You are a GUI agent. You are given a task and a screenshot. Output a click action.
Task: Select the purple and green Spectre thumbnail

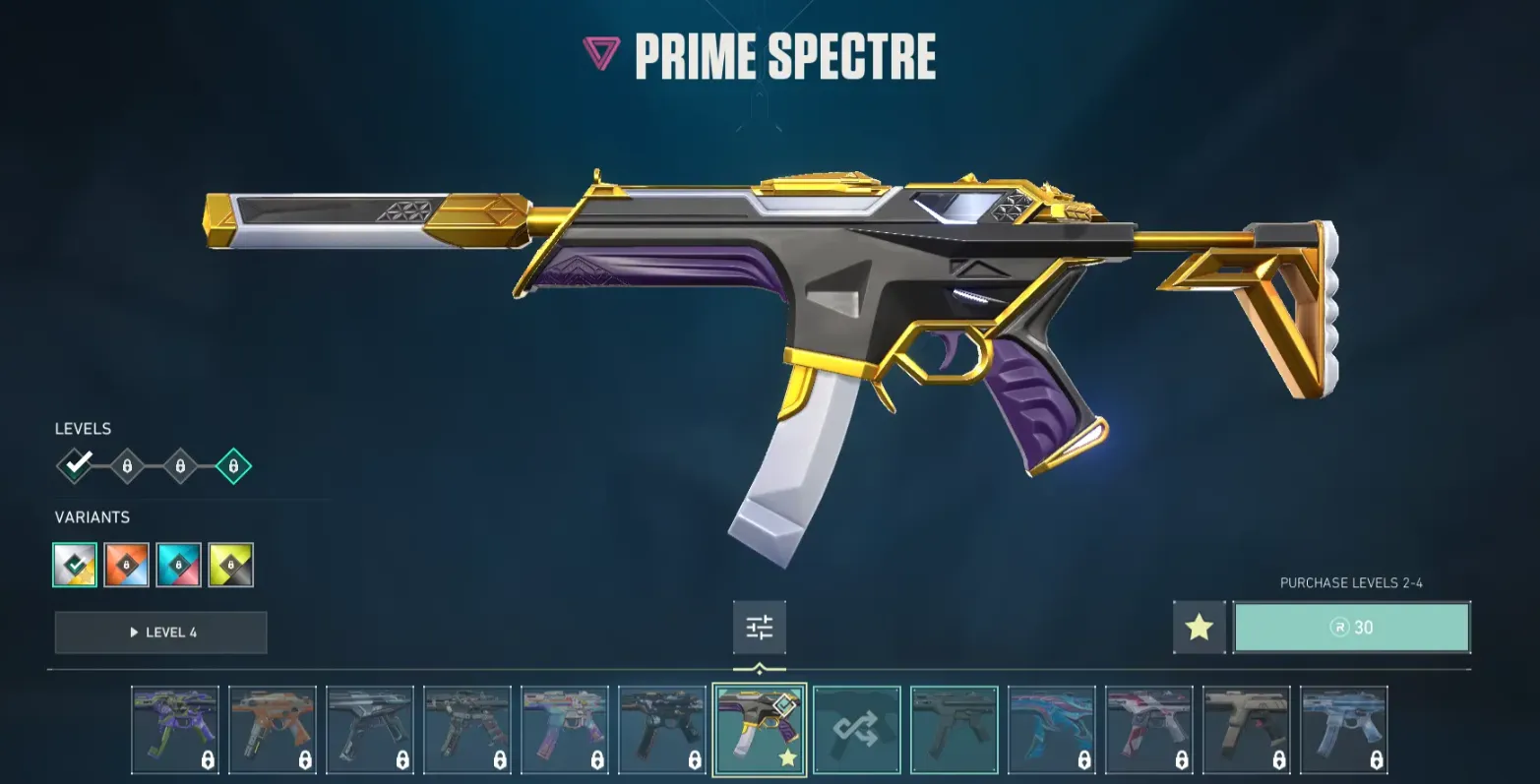click(x=175, y=729)
